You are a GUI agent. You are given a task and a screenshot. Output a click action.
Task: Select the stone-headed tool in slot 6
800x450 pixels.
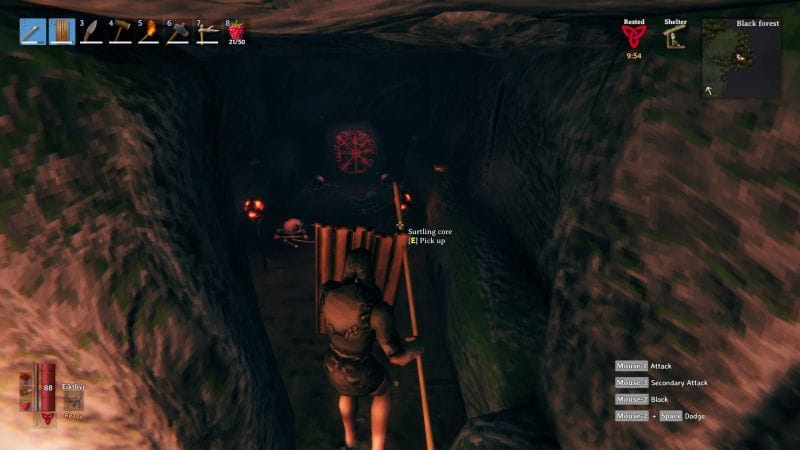tap(178, 32)
